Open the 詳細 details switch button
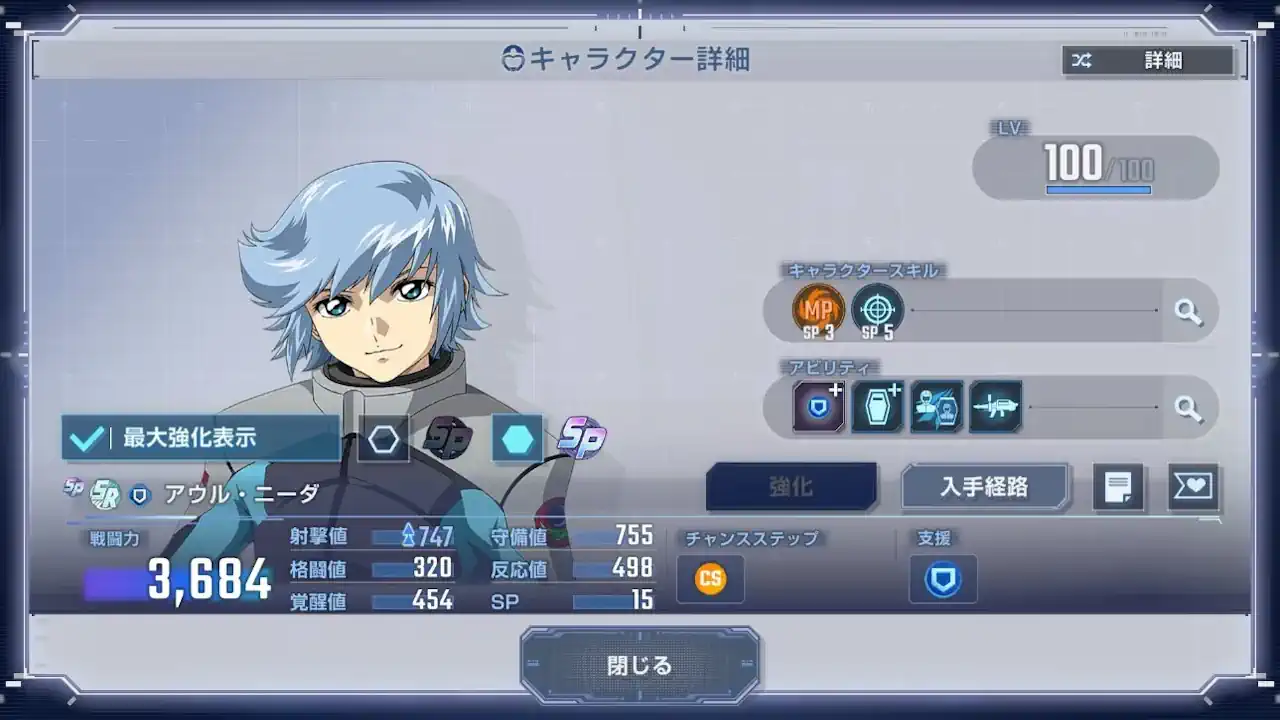 tap(1148, 61)
